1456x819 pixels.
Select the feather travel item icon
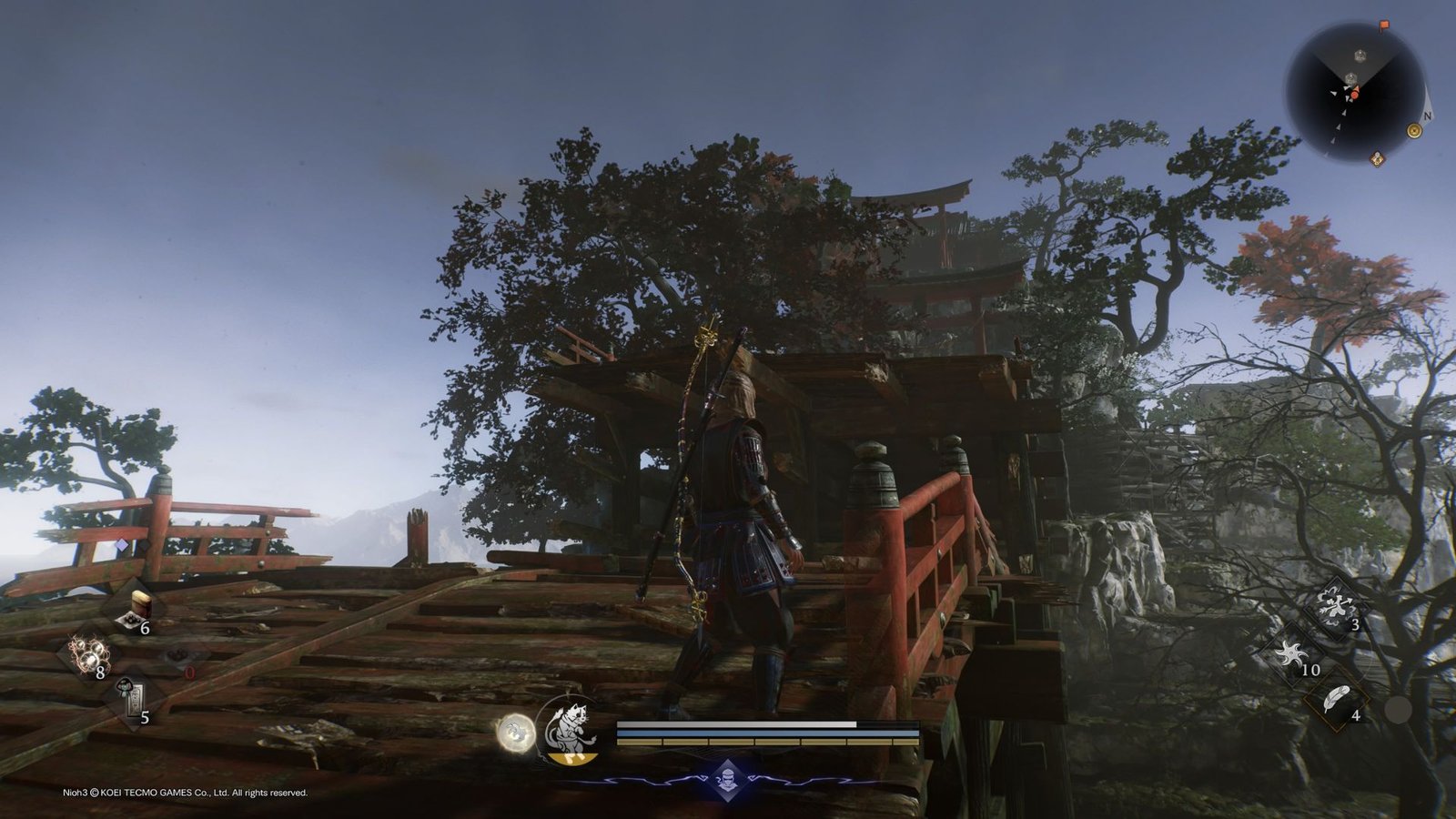1335,698
